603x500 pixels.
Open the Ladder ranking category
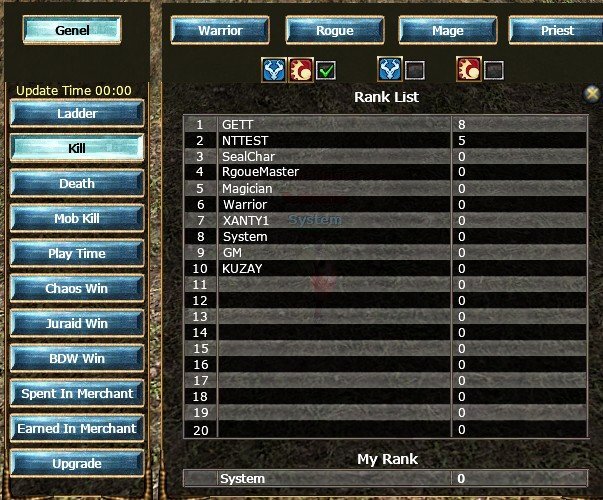point(77,114)
